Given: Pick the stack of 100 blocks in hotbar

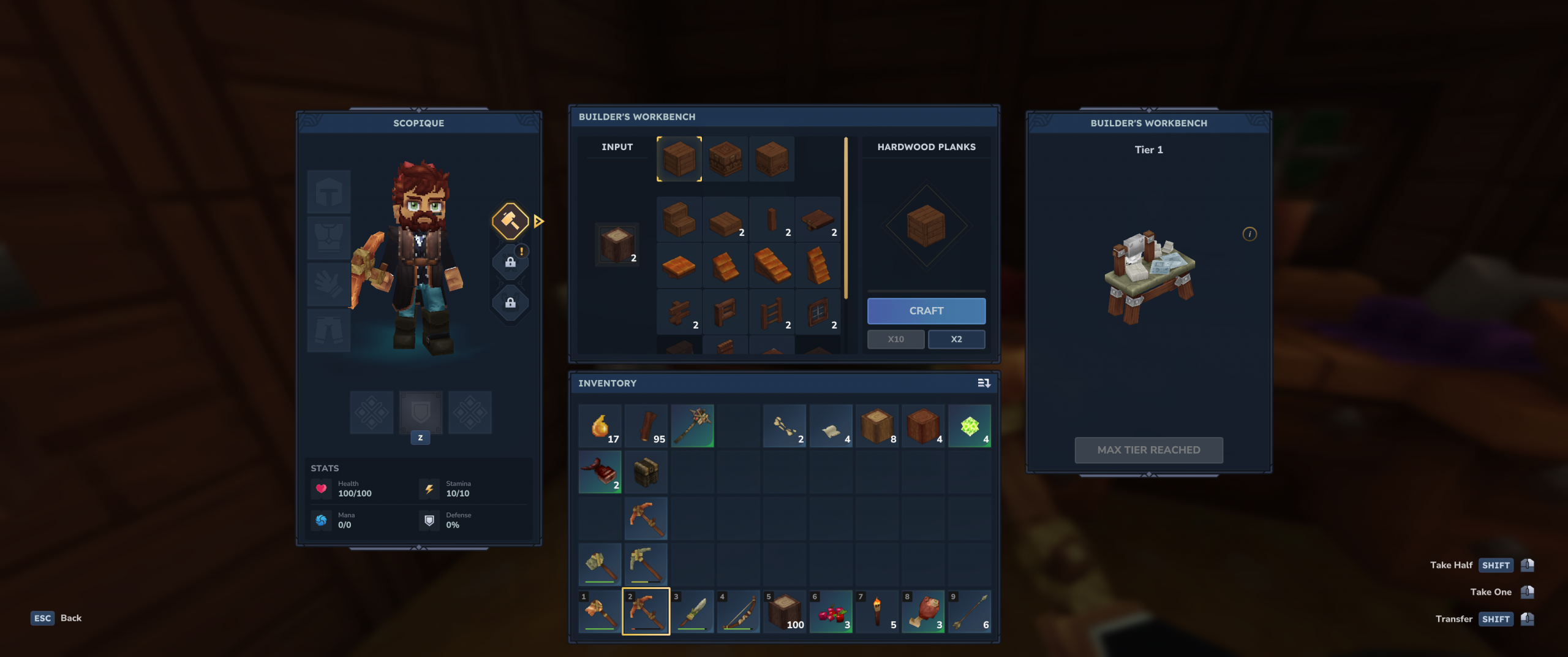Looking at the screenshot, I should 784,611.
